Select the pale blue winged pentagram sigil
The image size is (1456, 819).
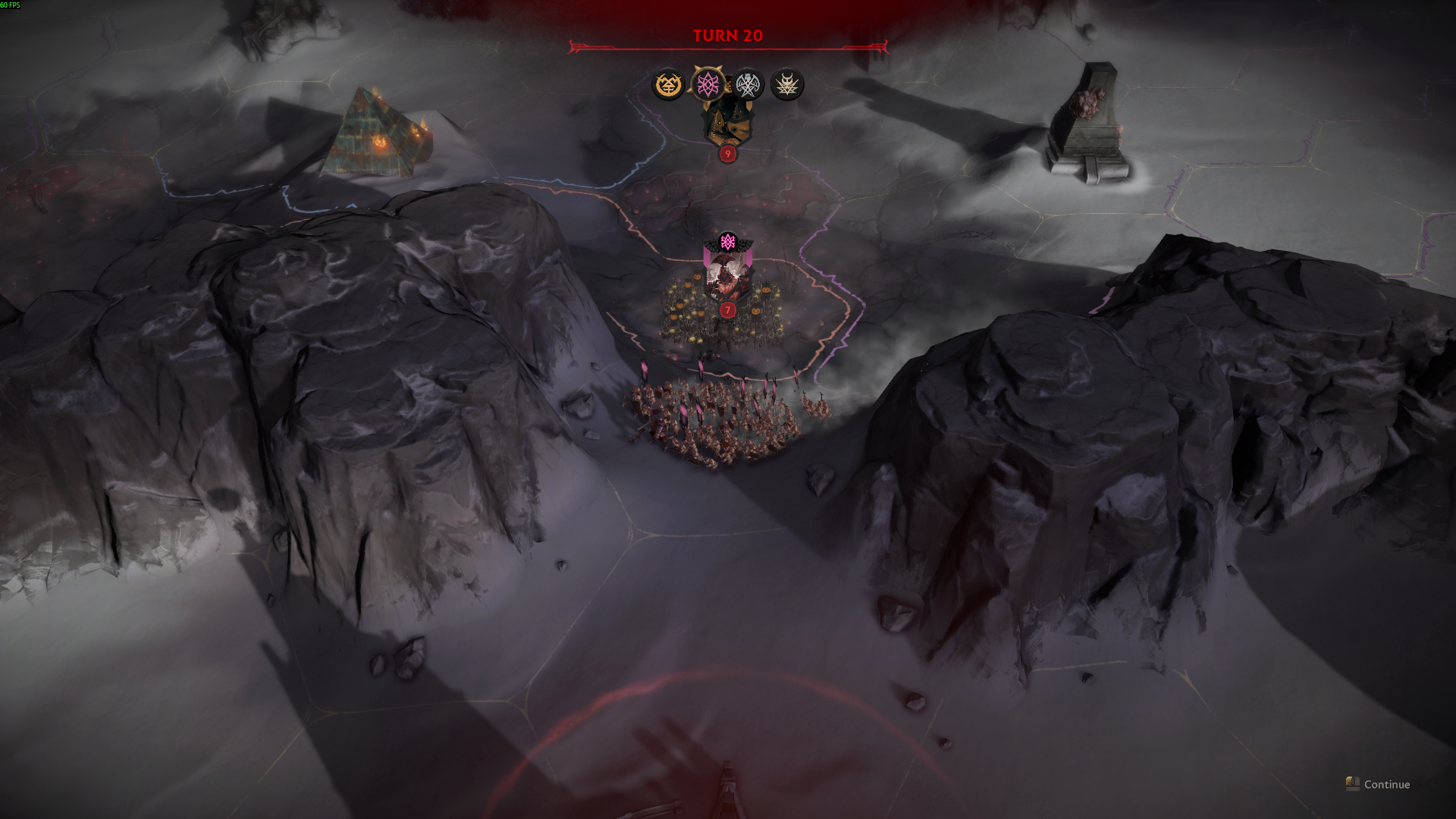tap(748, 85)
